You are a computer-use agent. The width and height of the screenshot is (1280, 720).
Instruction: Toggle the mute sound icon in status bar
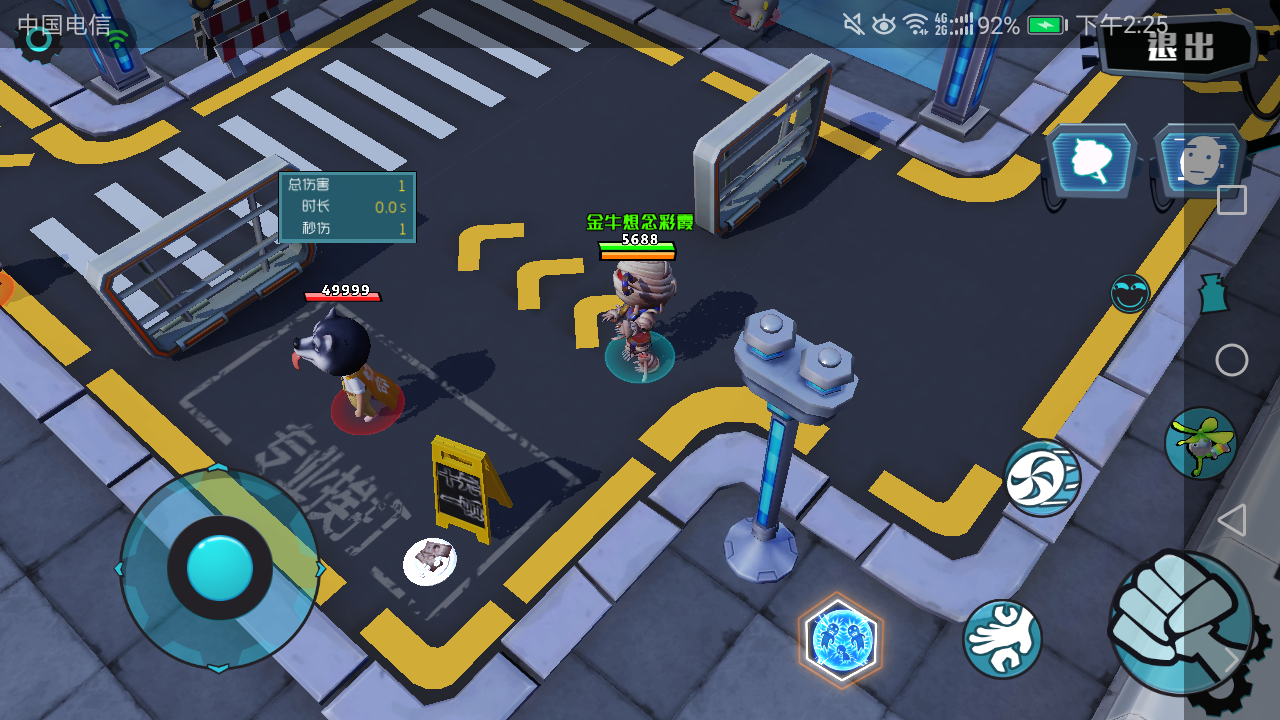click(x=853, y=22)
